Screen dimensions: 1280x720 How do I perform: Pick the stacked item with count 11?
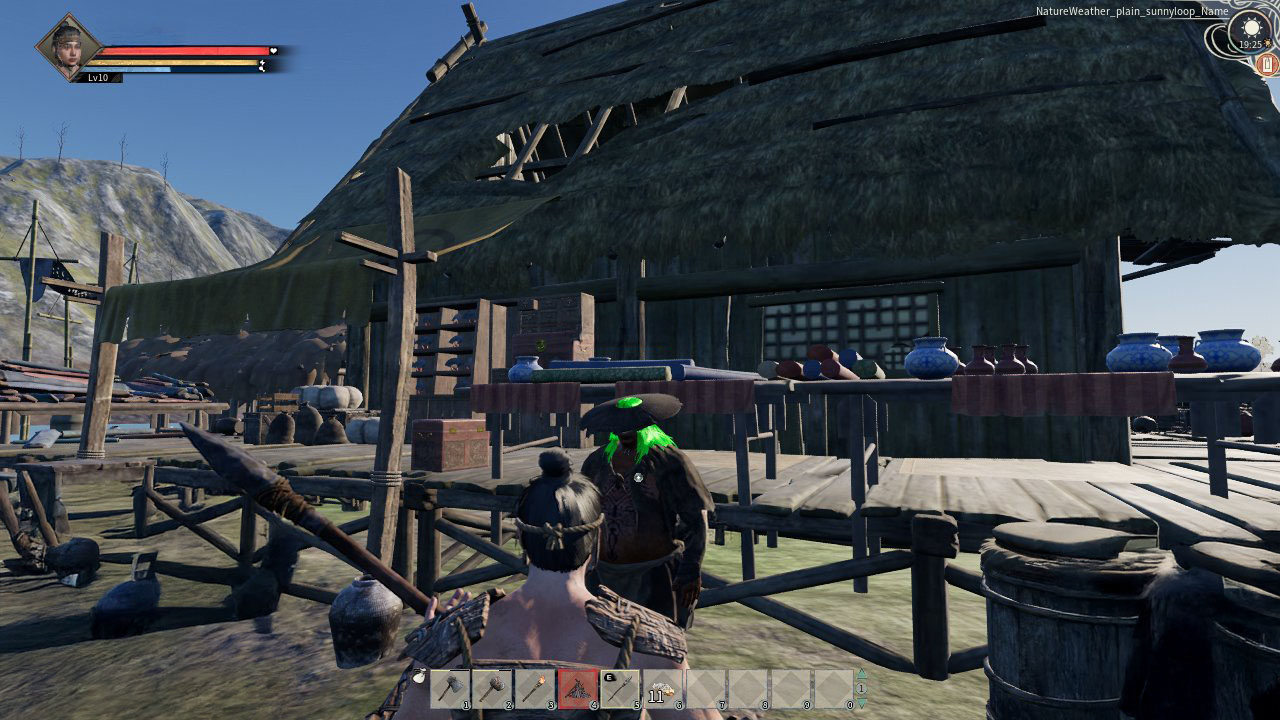pyautogui.click(x=662, y=689)
